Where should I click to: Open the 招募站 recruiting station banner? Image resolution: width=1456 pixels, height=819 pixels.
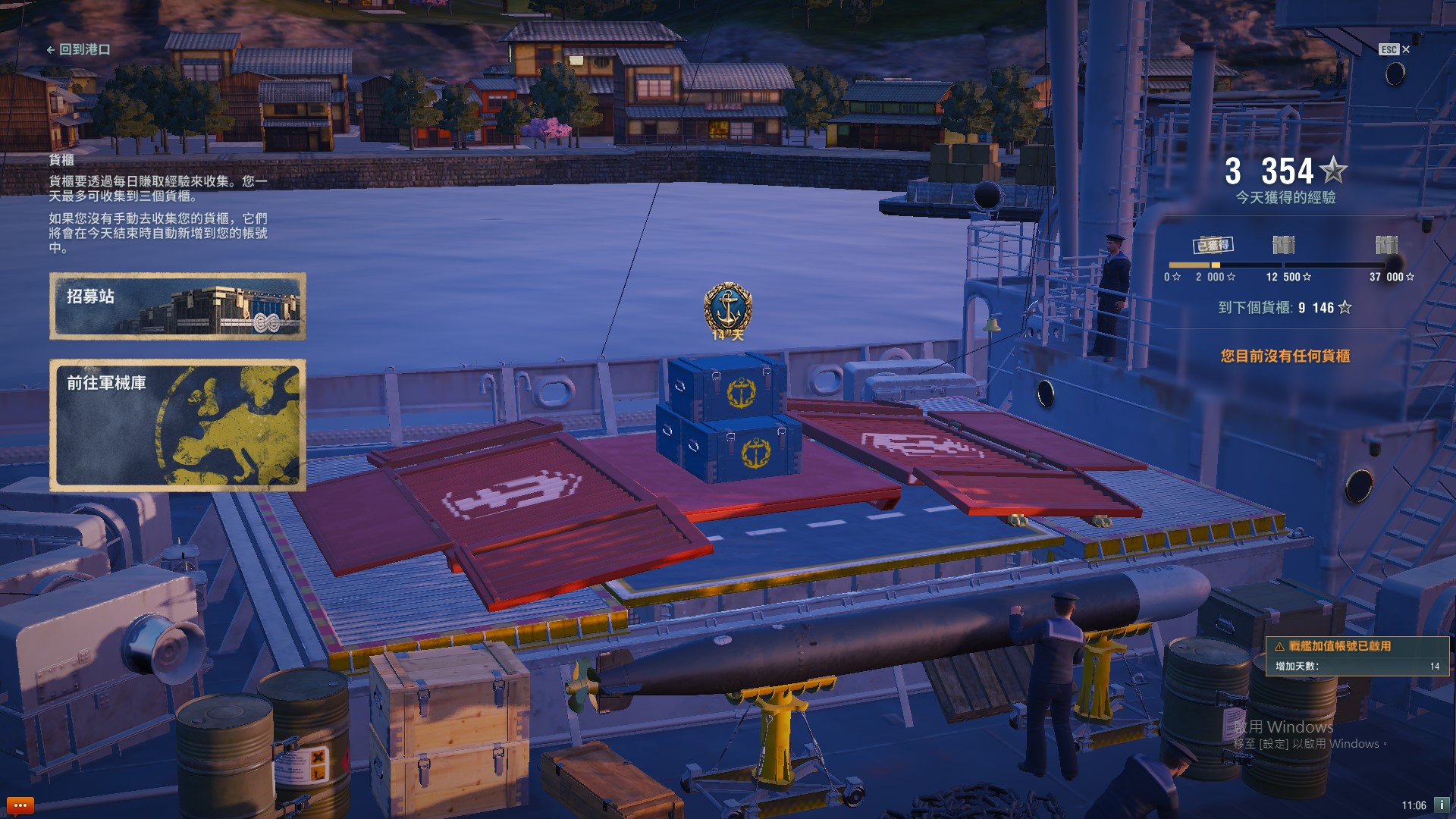177,306
